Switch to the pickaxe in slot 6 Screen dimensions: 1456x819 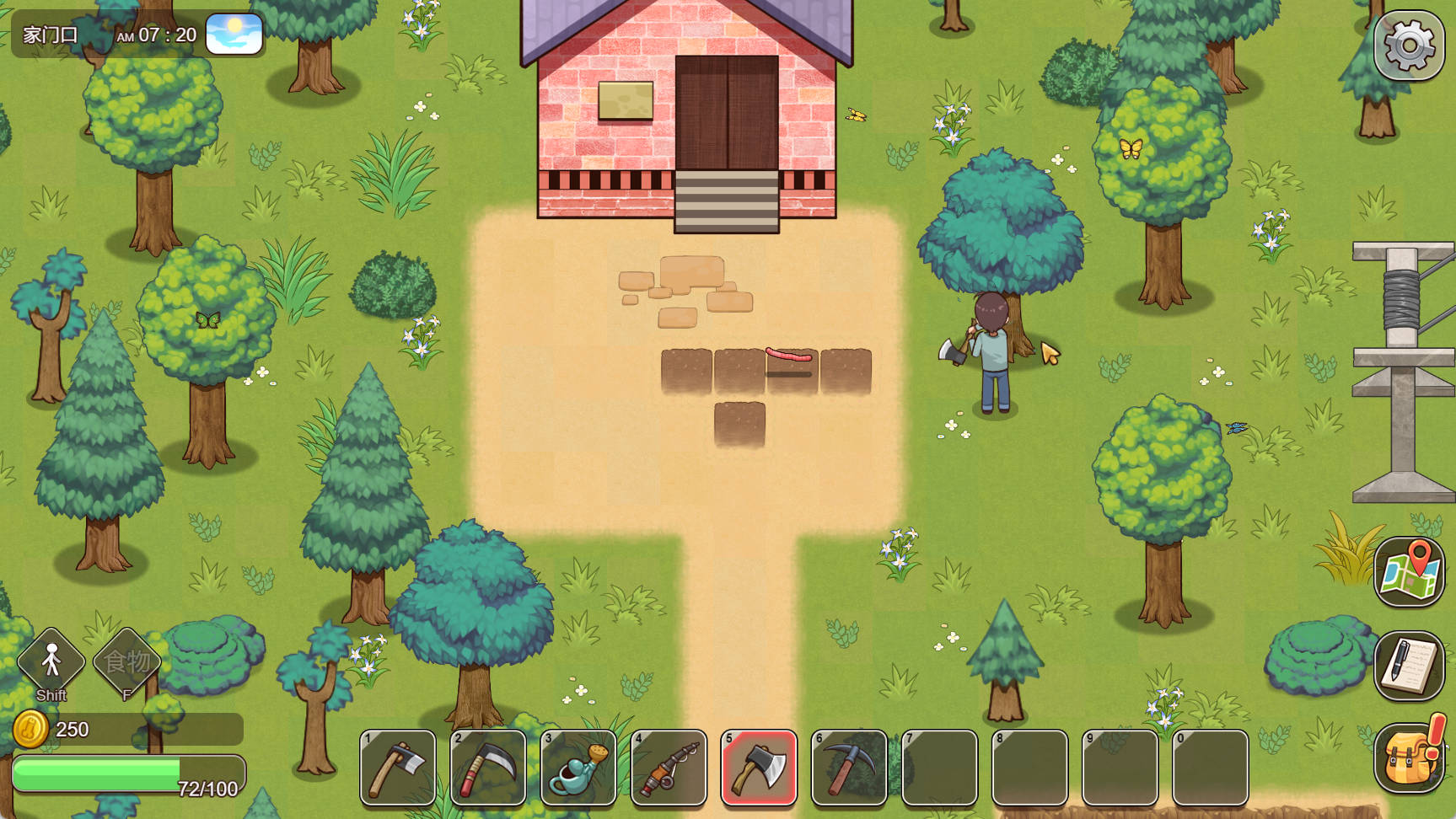[849, 768]
